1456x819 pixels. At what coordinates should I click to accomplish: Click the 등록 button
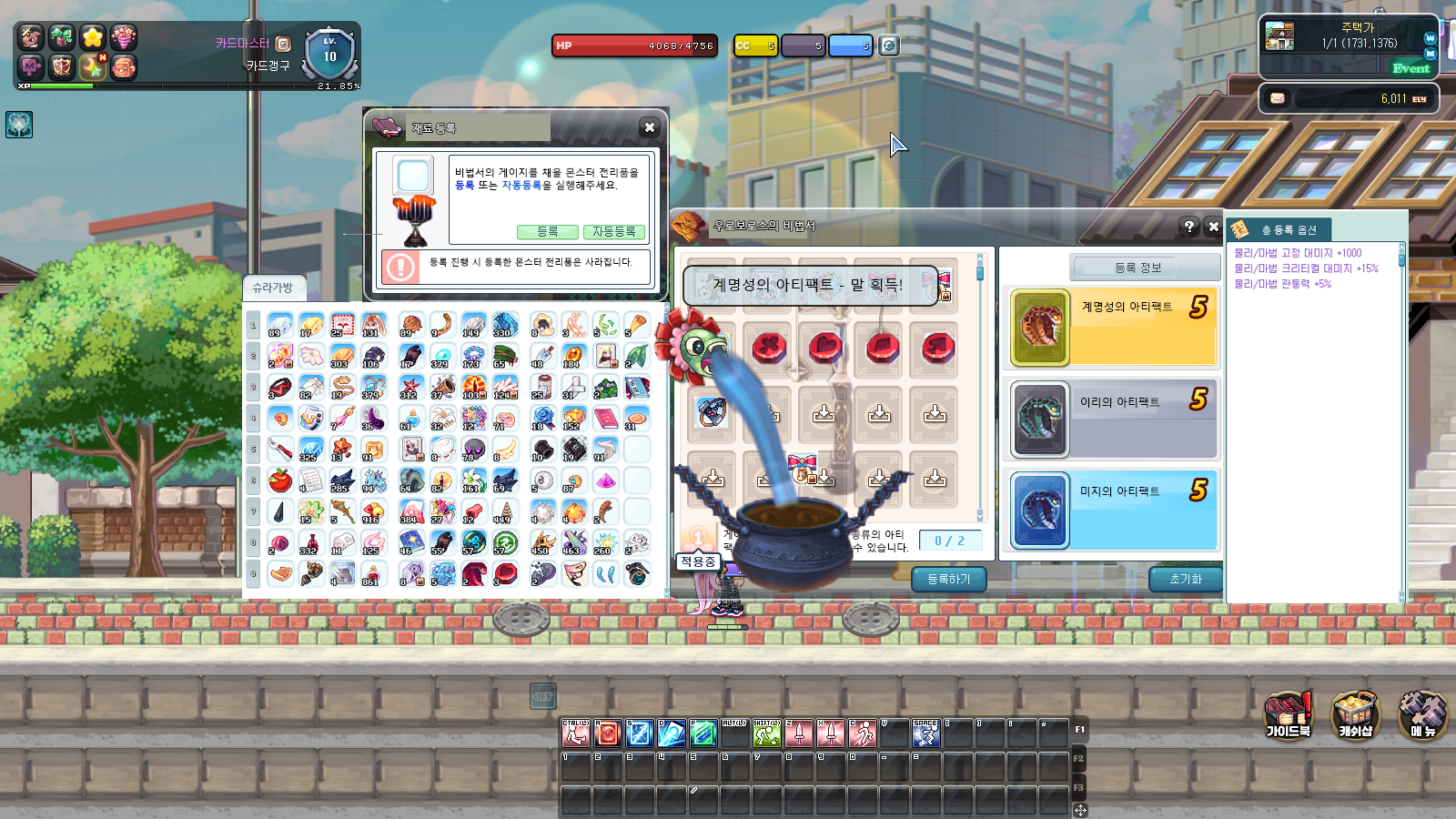(x=547, y=232)
